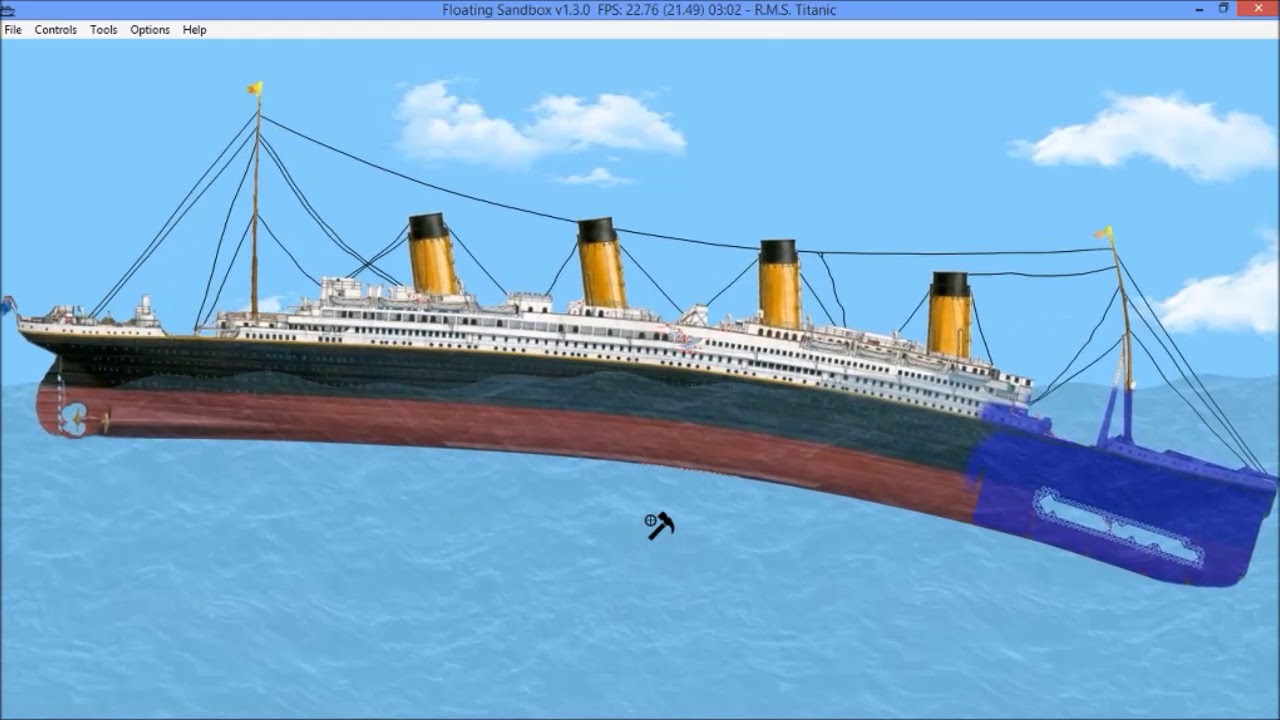Click the propeller at the ship's stern
1280x720 pixels.
tap(75, 420)
